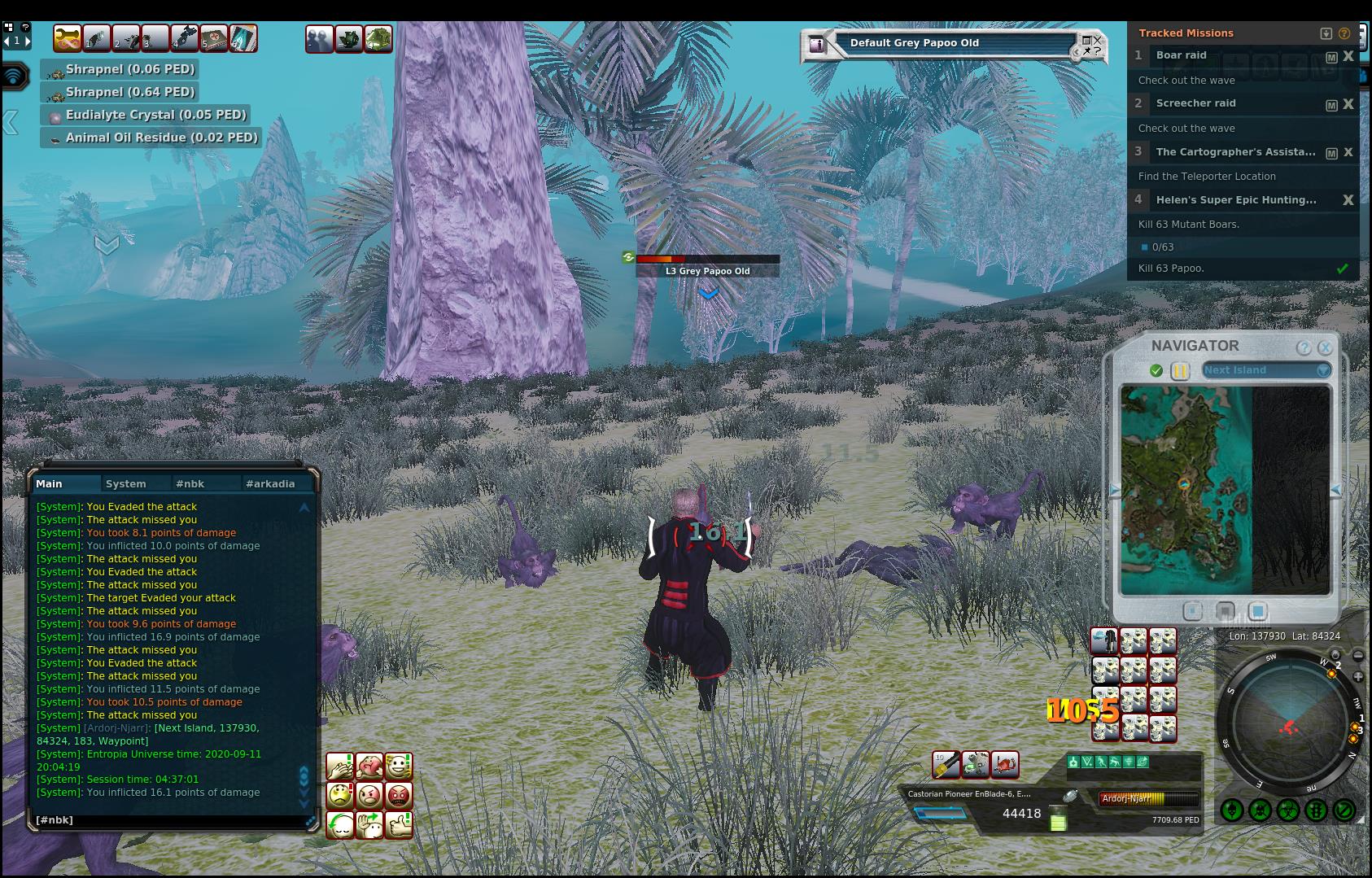Click the green biohazard icon below radar

(x=1287, y=810)
